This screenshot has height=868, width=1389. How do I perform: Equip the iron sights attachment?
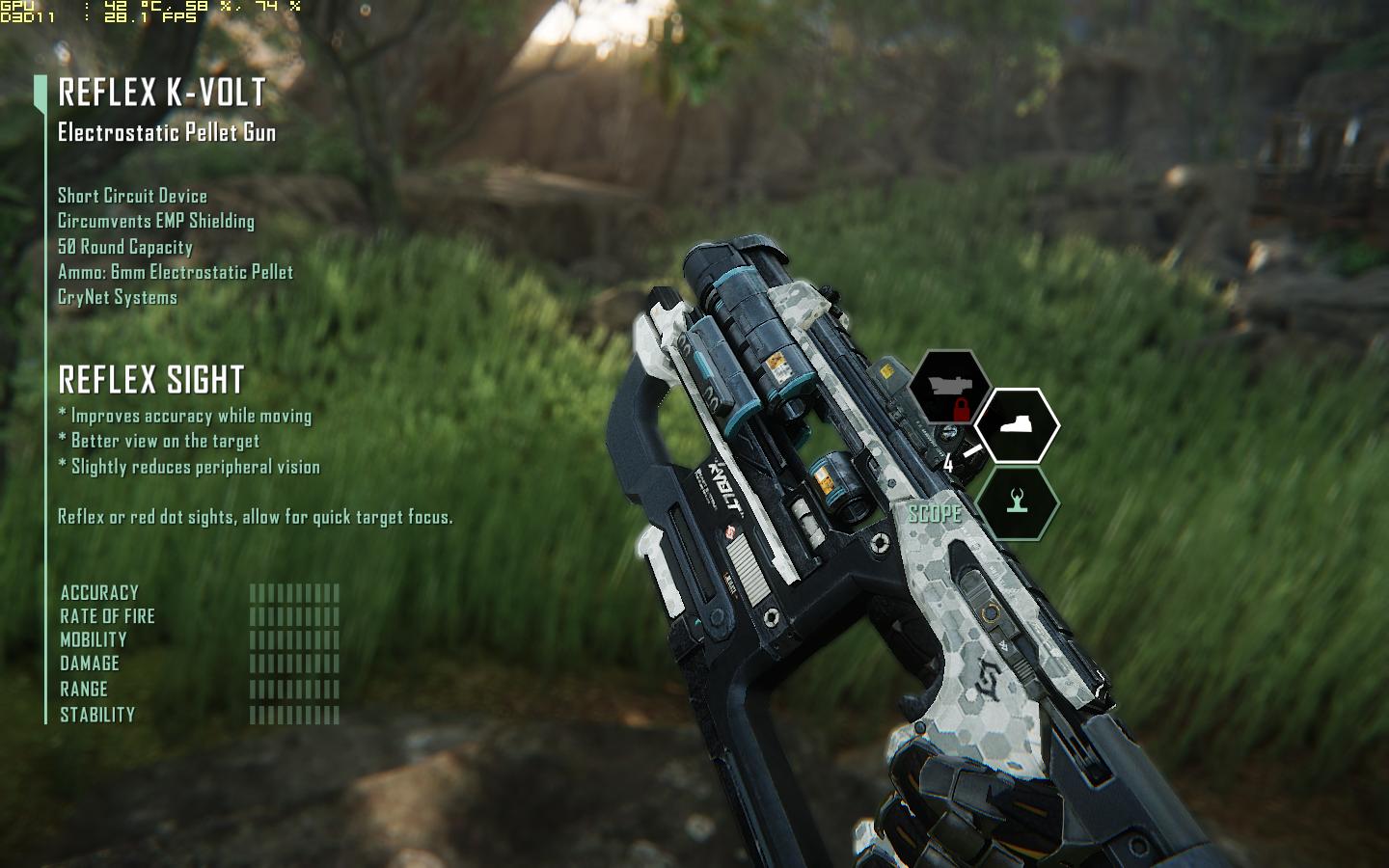pyautogui.click(x=1017, y=502)
